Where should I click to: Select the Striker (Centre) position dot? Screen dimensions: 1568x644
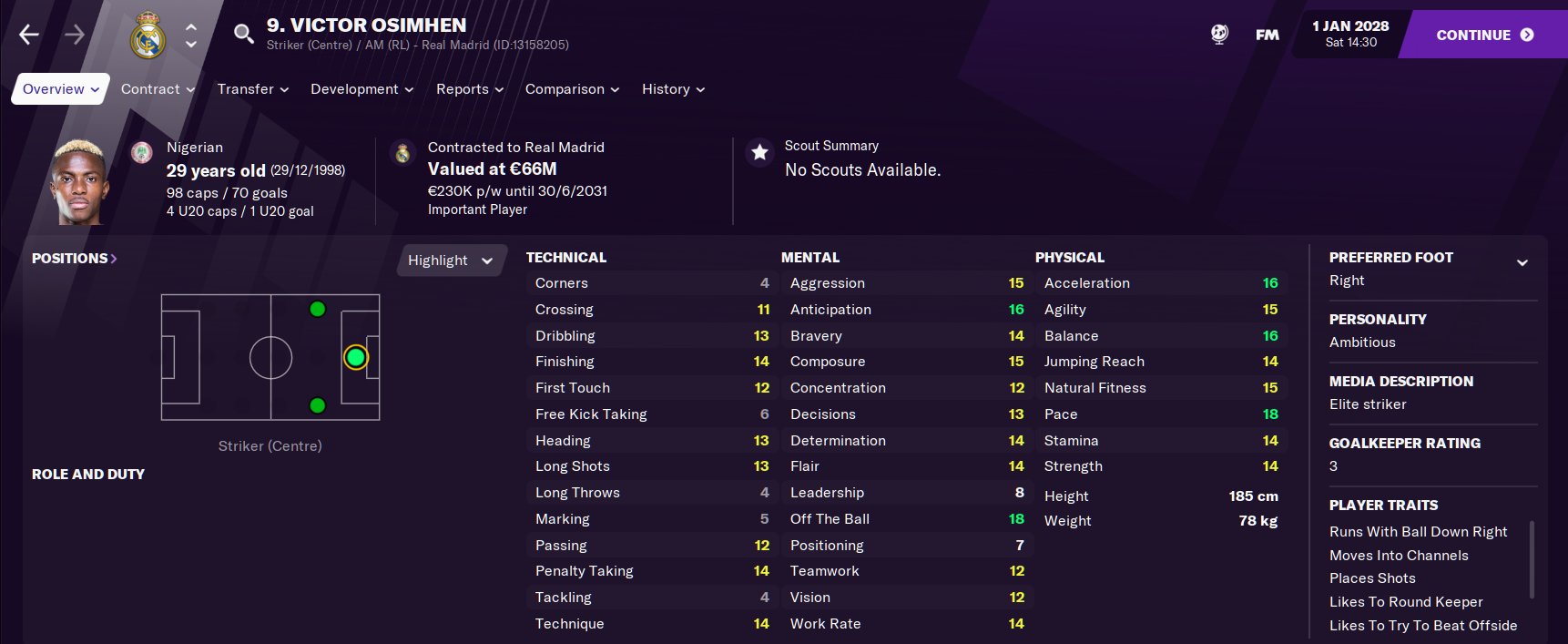355,358
